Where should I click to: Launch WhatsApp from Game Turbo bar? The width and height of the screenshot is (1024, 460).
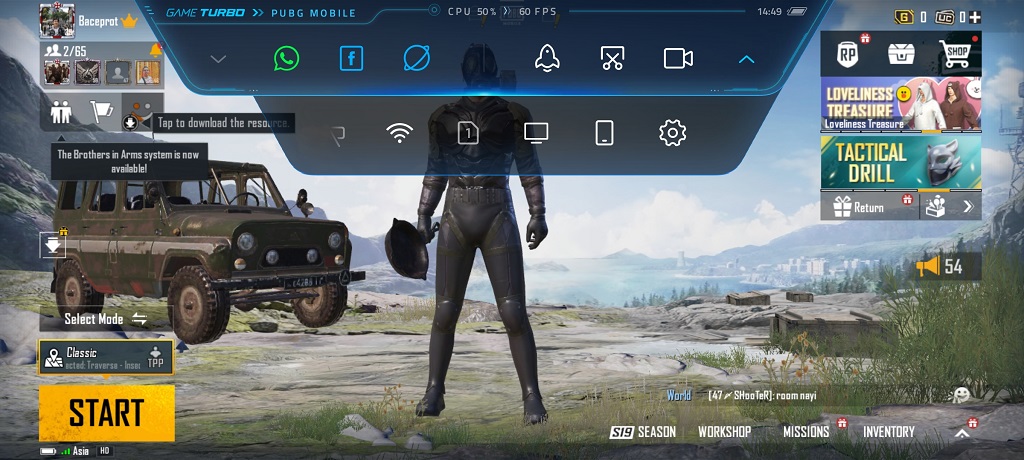pyautogui.click(x=286, y=58)
